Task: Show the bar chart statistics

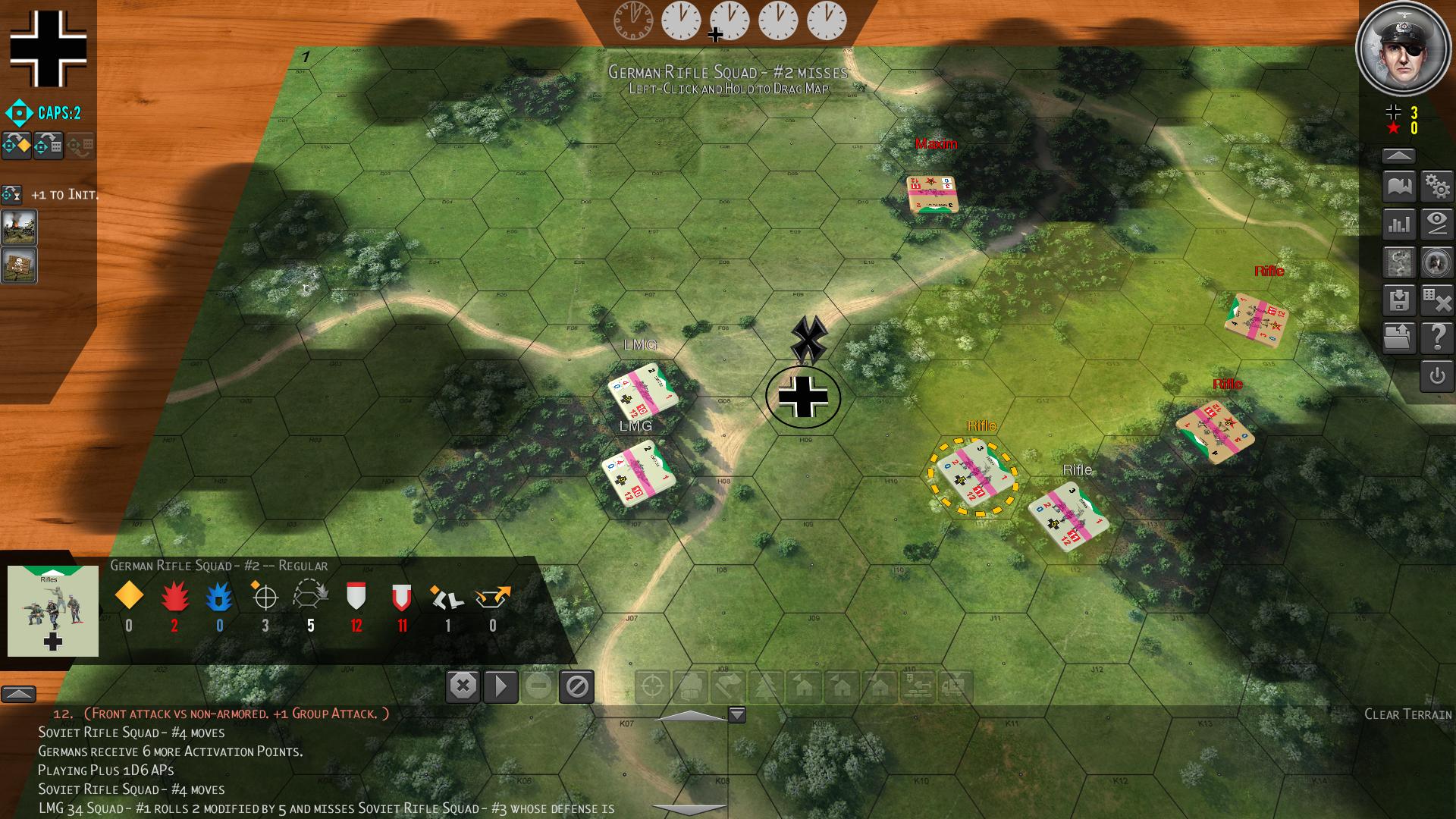Action: tap(1399, 224)
